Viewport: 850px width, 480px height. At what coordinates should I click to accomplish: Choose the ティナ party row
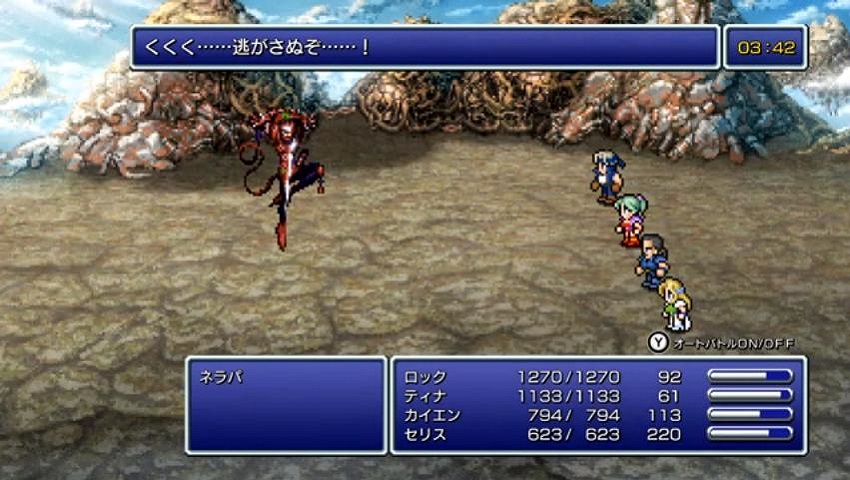(x=425, y=396)
